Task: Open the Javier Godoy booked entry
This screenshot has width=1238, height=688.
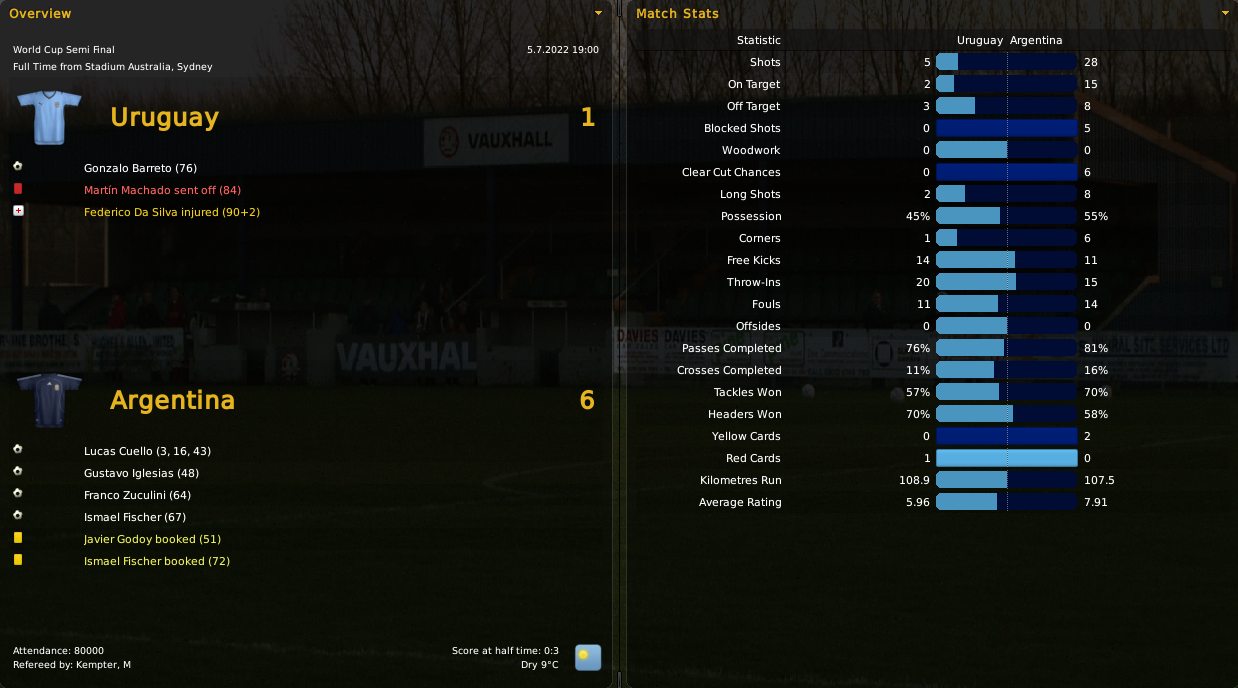Action: click(152, 539)
